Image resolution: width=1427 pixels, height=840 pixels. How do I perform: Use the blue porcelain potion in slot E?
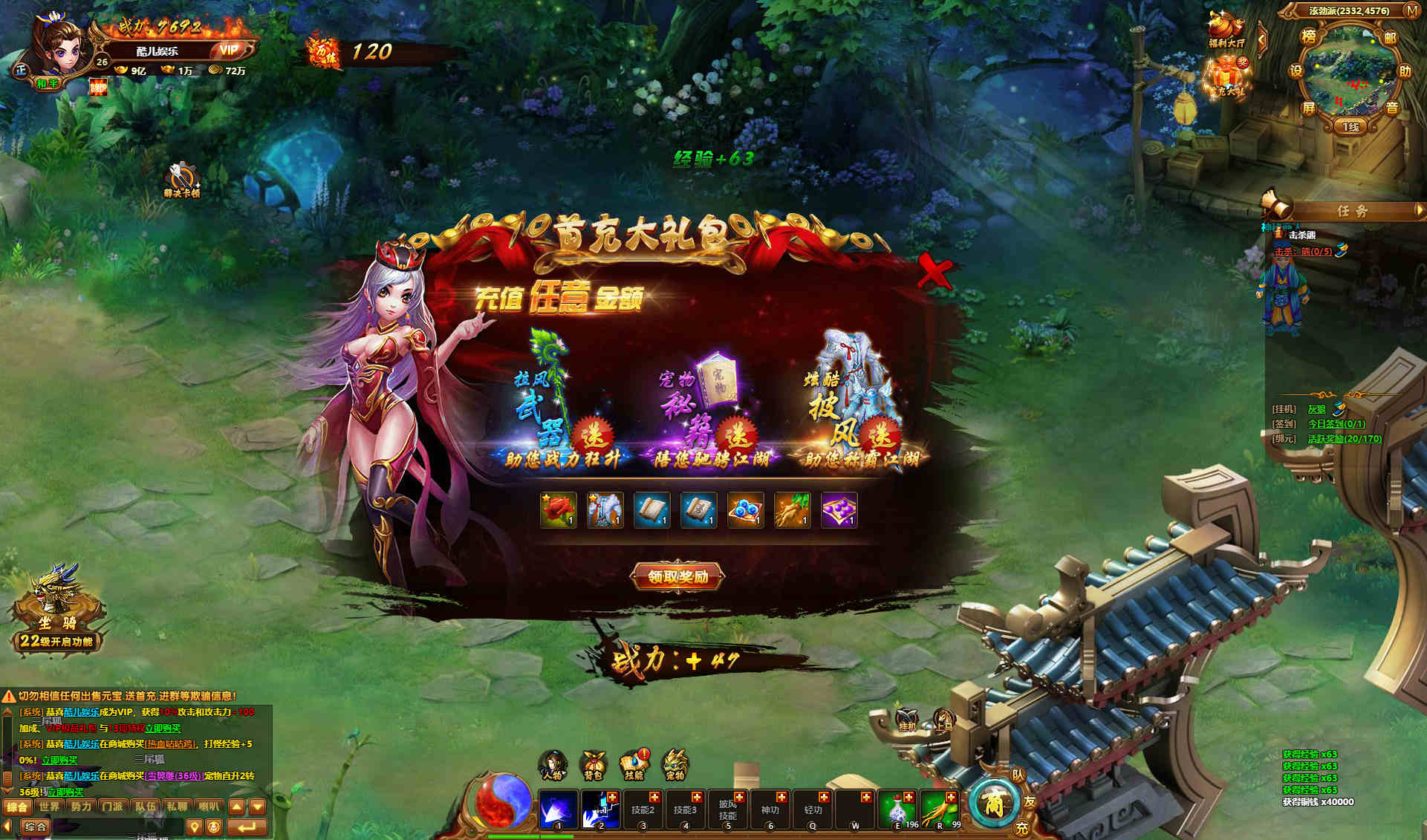pyautogui.click(x=898, y=810)
